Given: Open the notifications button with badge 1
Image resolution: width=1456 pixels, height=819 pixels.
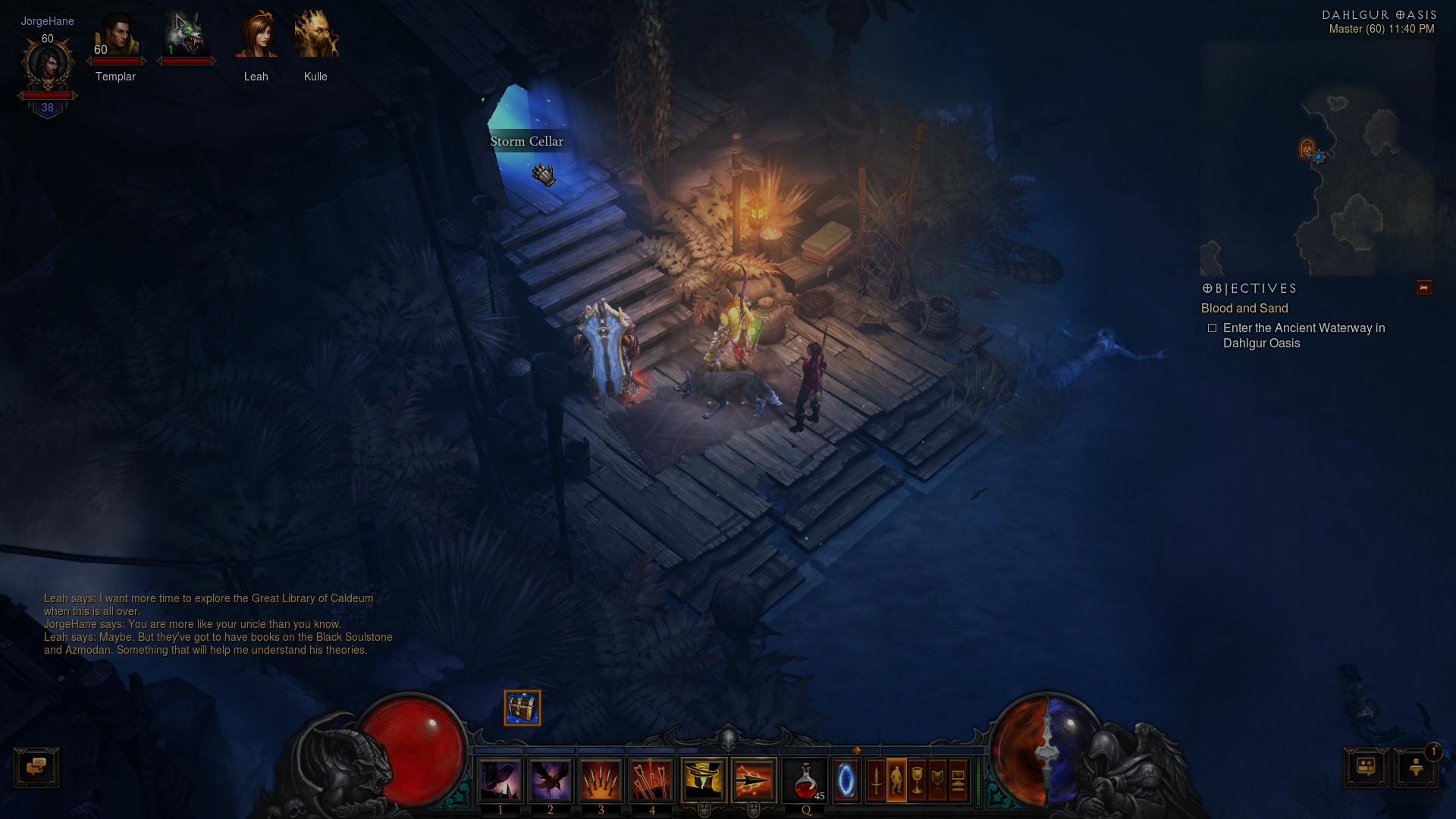Looking at the screenshot, I should coord(1416,767).
